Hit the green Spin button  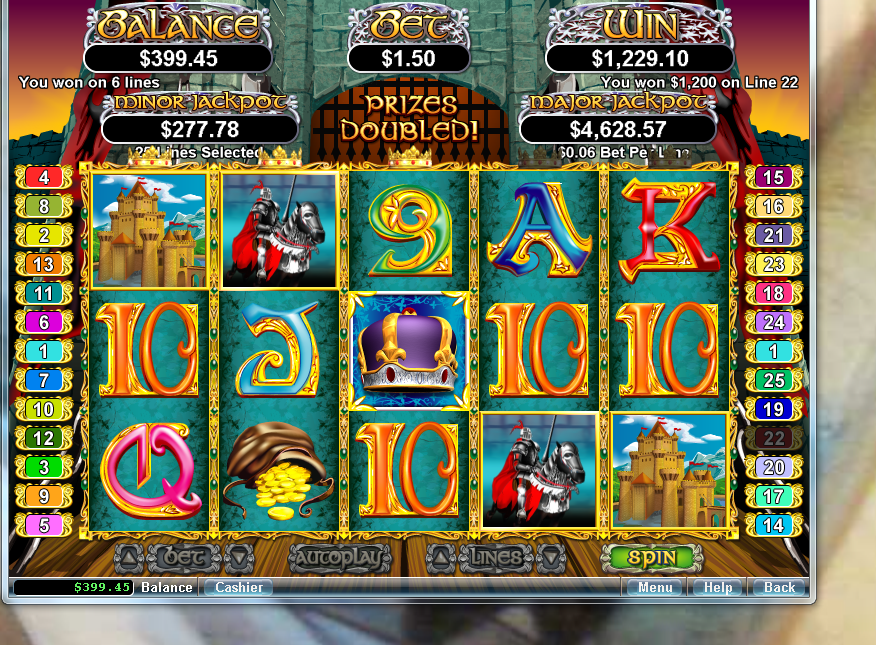tap(652, 557)
